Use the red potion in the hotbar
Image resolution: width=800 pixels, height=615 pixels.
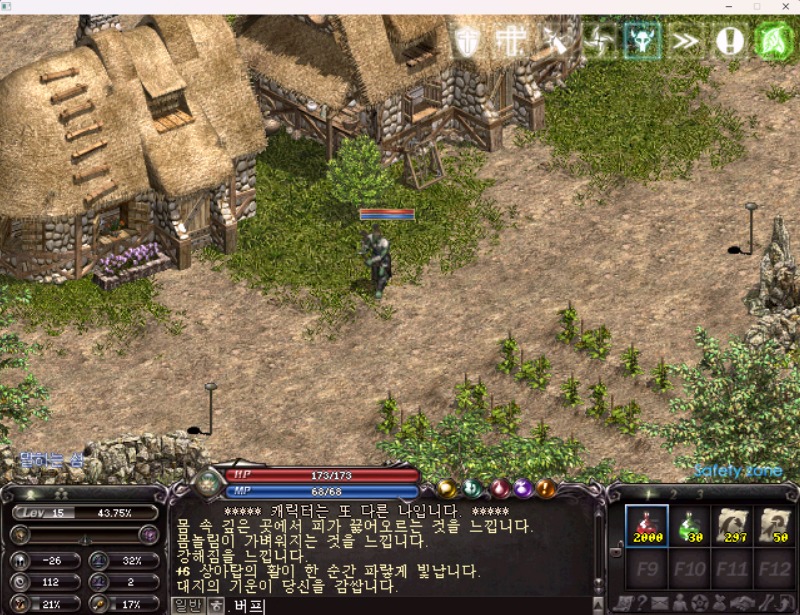(x=645, y=525)
